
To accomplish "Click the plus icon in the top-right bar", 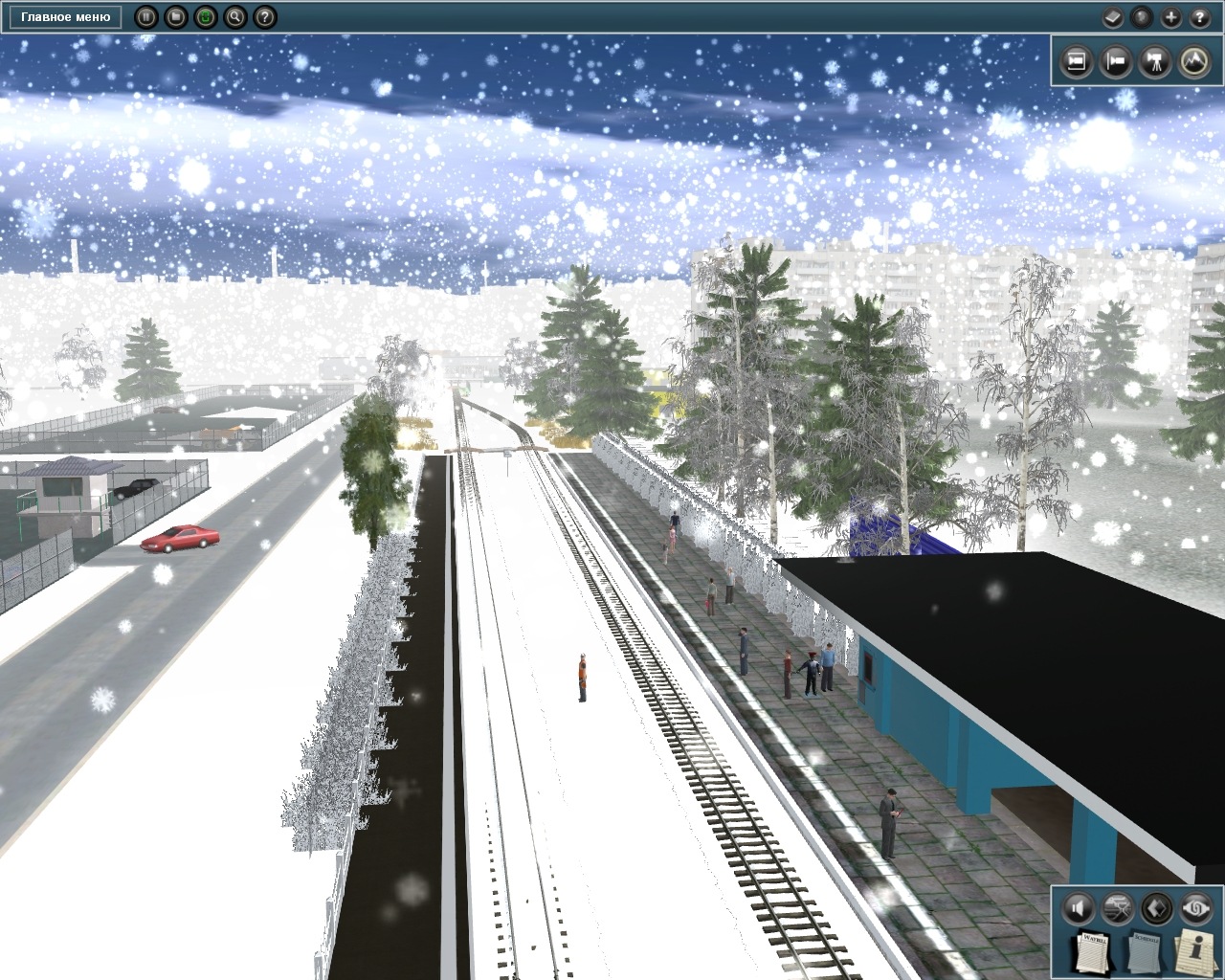I will point(1170,16).
